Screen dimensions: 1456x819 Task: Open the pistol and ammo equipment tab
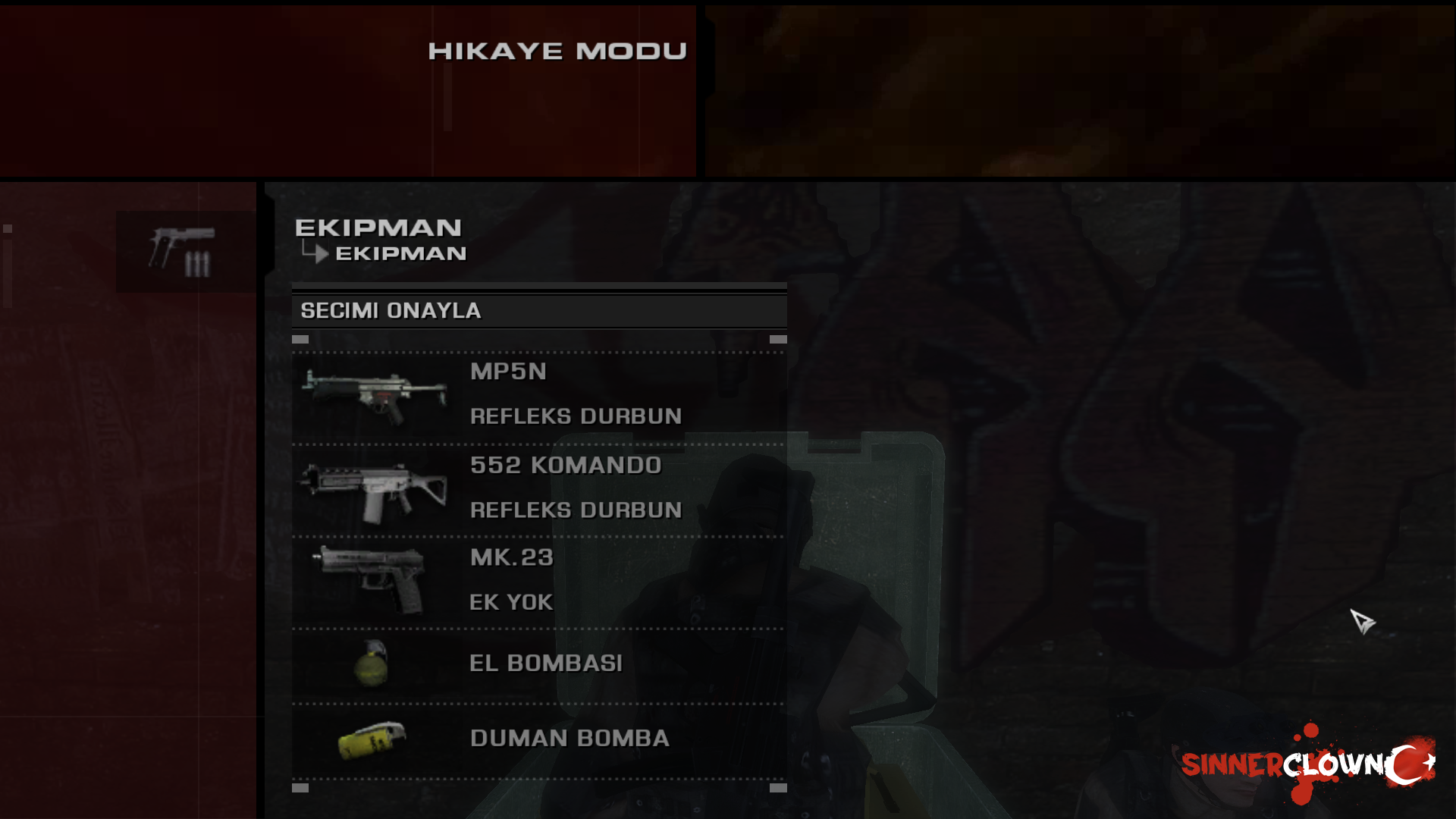coord(185,252)
